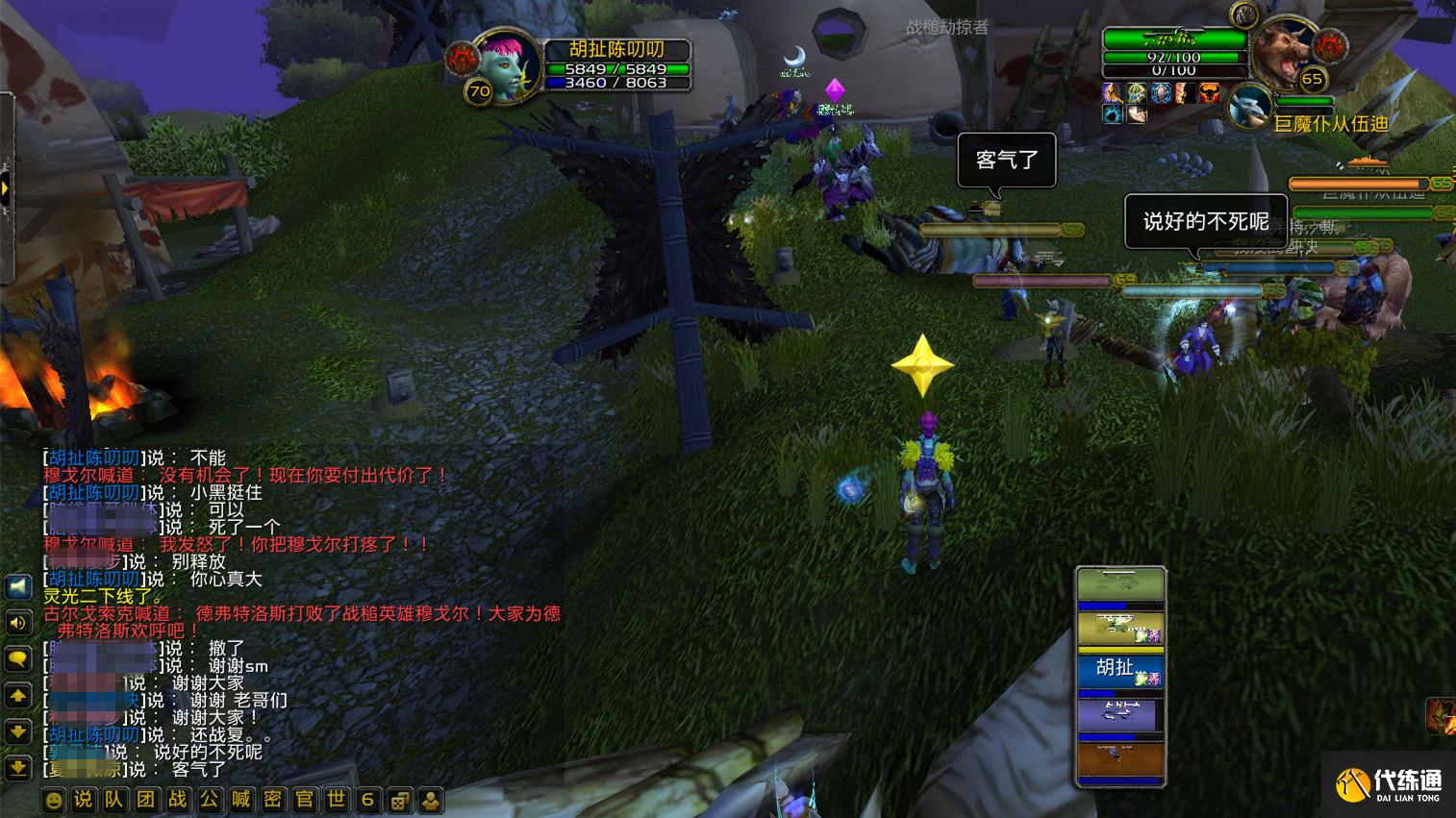The width and height of the screenshot is (1456, 818).
Task: Select the tauren target portrait
Action: coord(1285,56)
